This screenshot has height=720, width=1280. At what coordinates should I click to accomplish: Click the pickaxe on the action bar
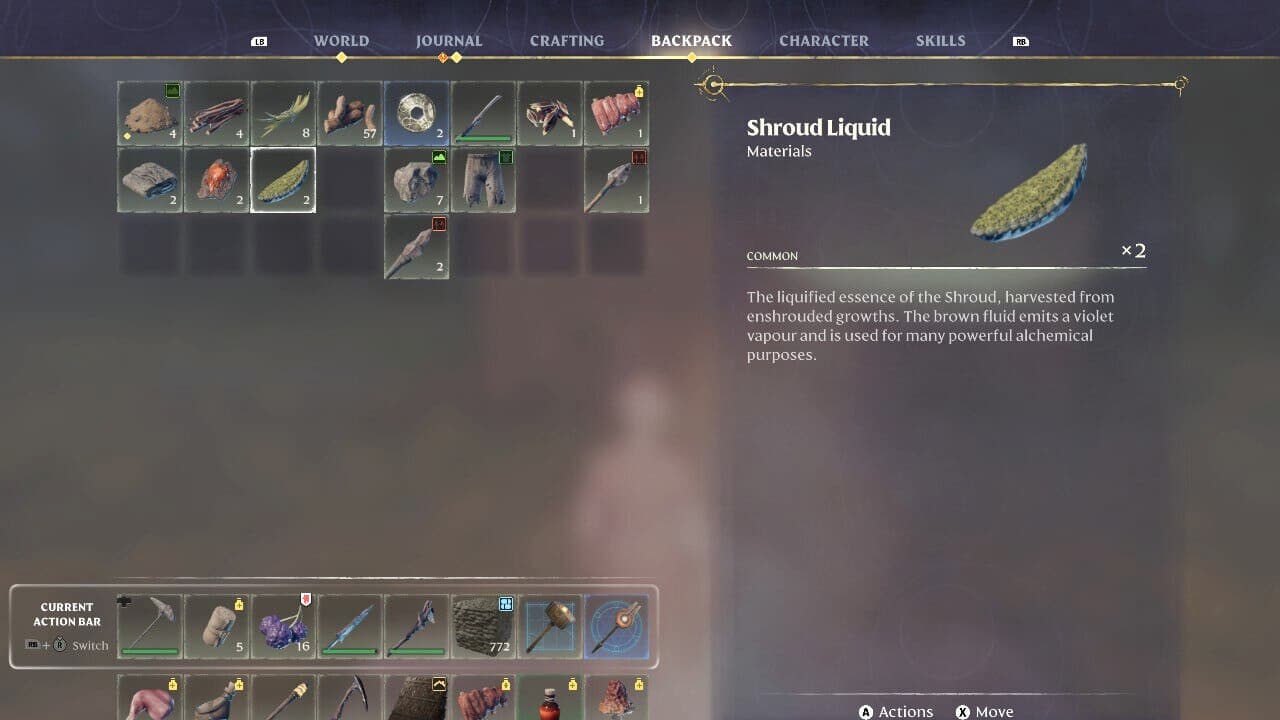pyautogui.click(x=148, y=627)
